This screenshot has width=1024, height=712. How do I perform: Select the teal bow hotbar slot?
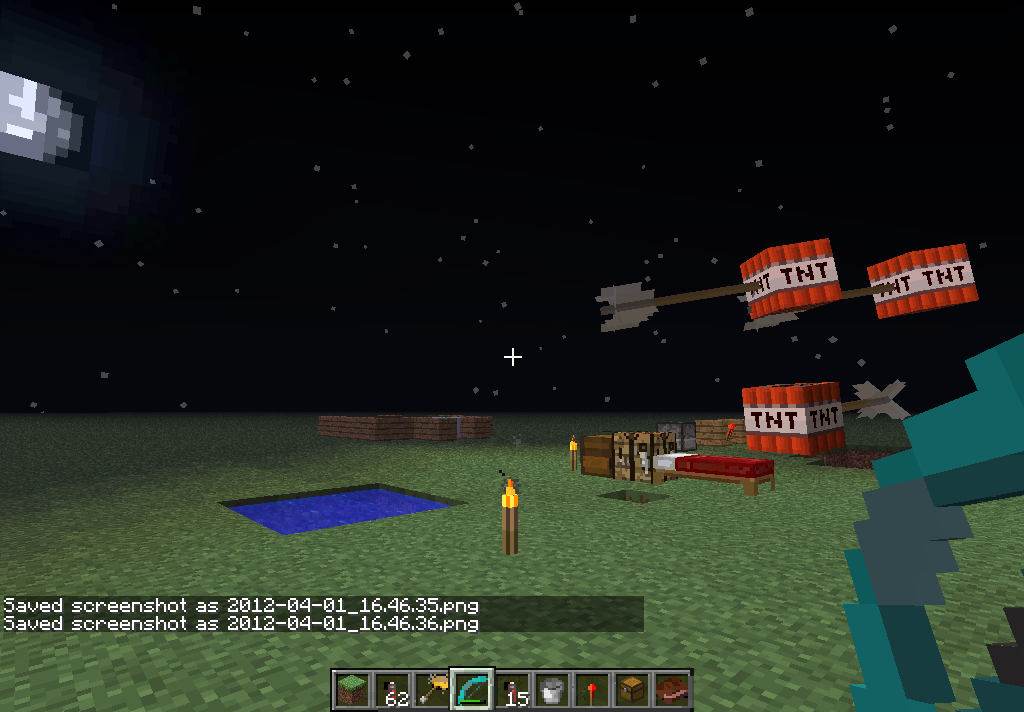471,690
